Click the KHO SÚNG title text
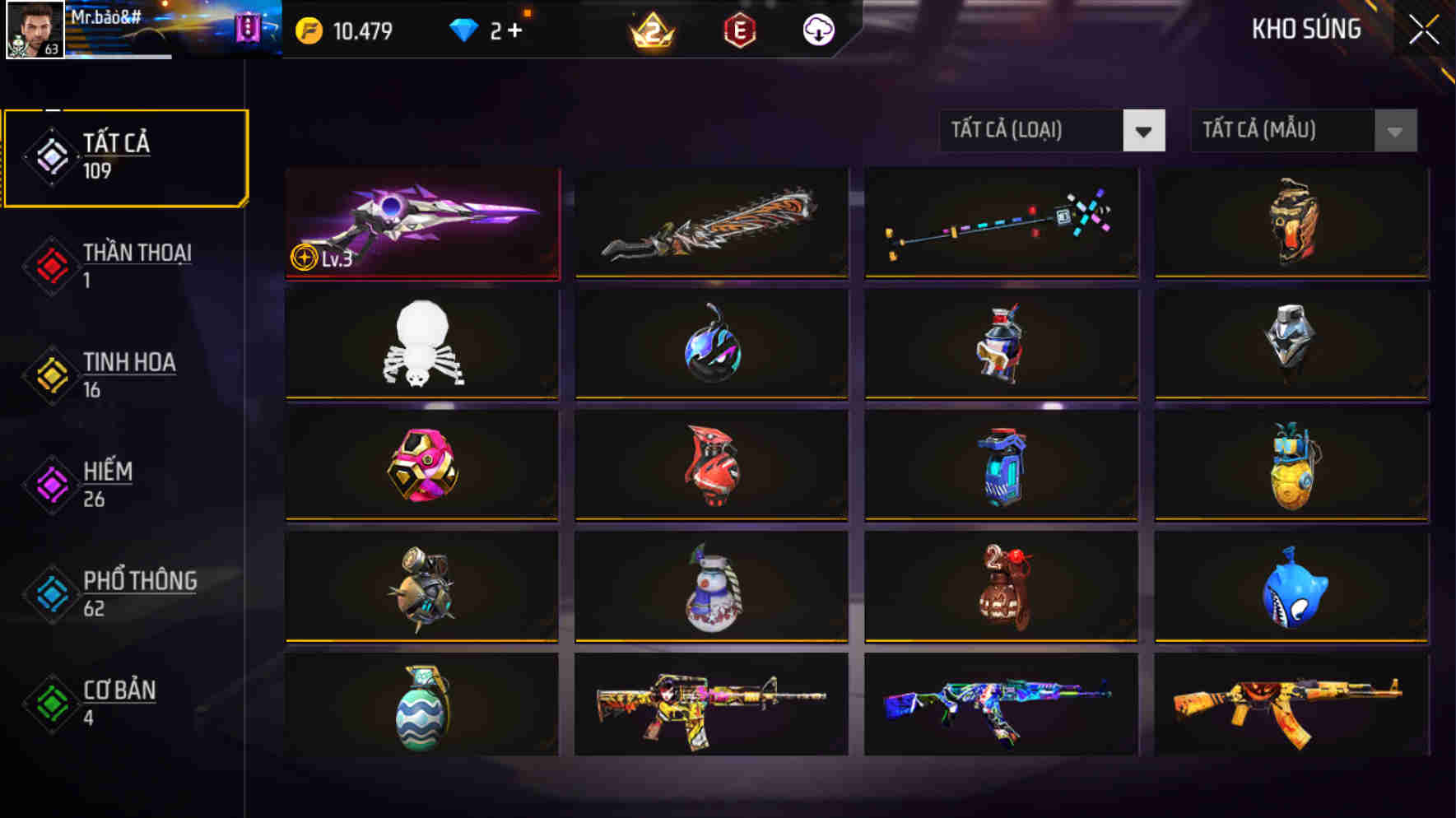 (1307, 30)
